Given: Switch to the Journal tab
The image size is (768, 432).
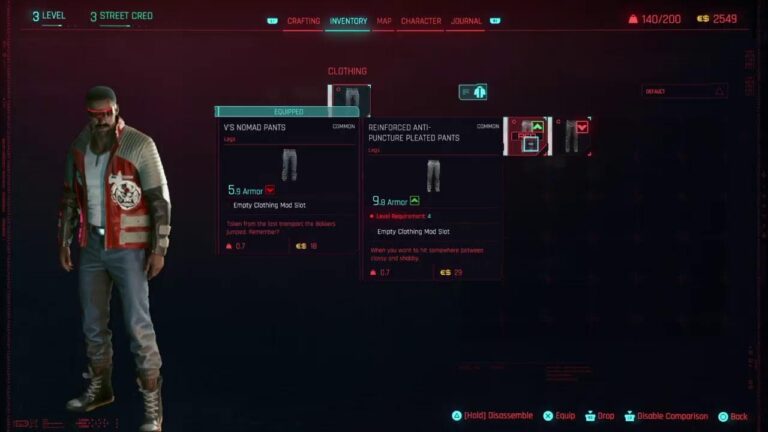Looking at the screenshot, I should point(466,21).
